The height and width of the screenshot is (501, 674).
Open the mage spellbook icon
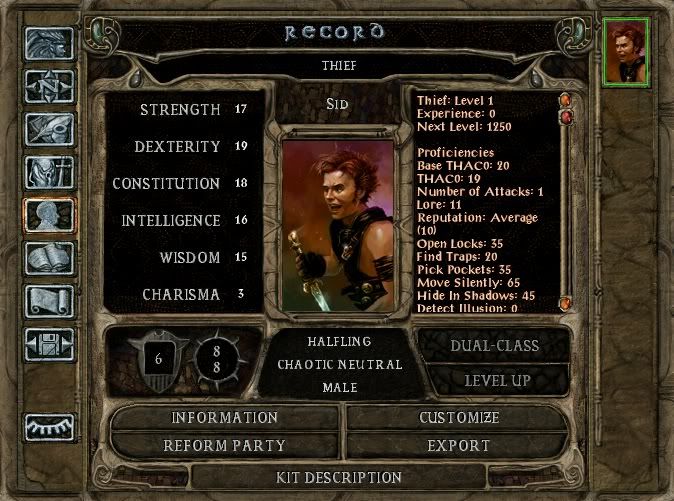coord(50,258)
